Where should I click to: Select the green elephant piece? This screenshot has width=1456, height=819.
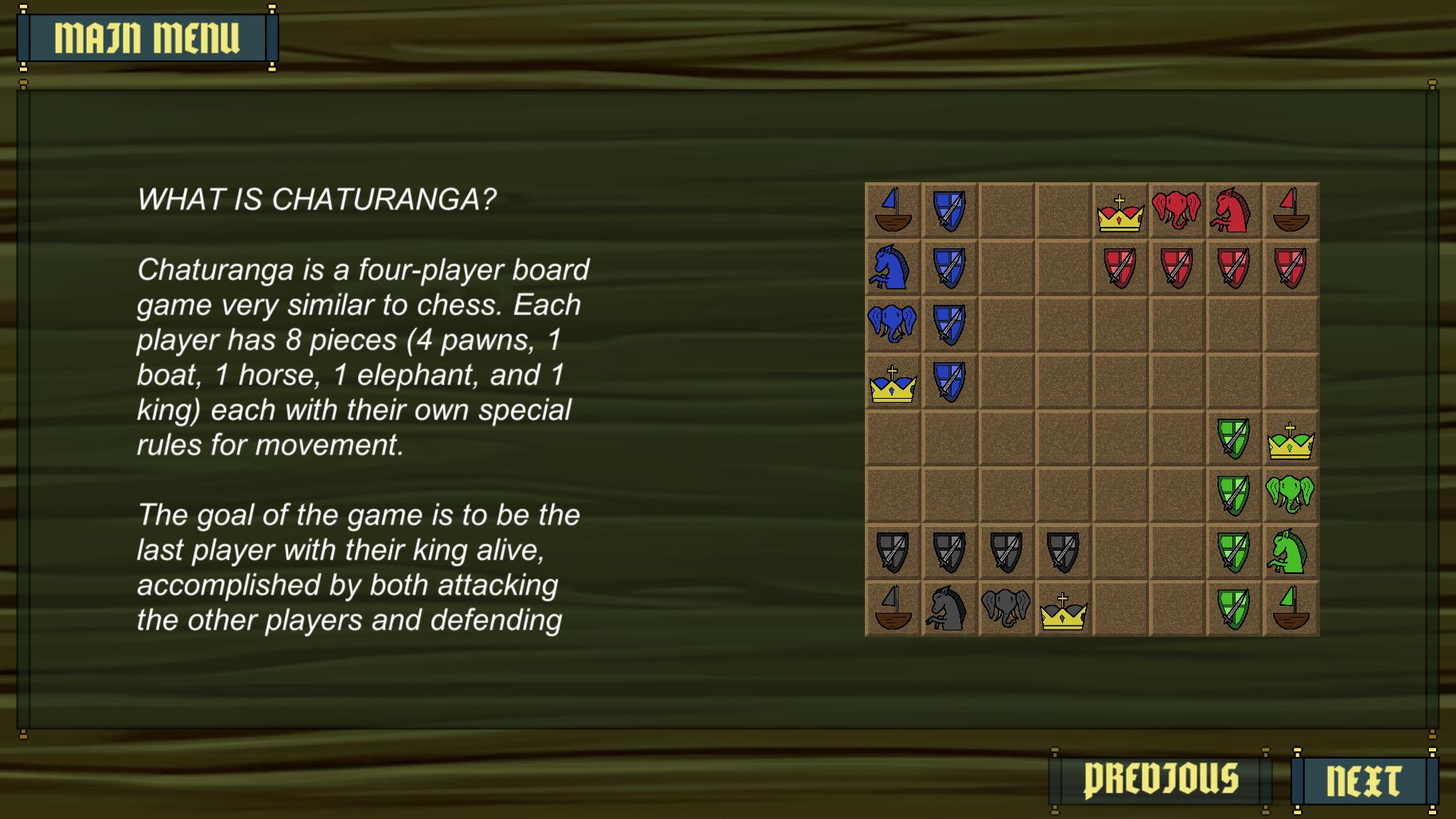tap(1291, 494)
